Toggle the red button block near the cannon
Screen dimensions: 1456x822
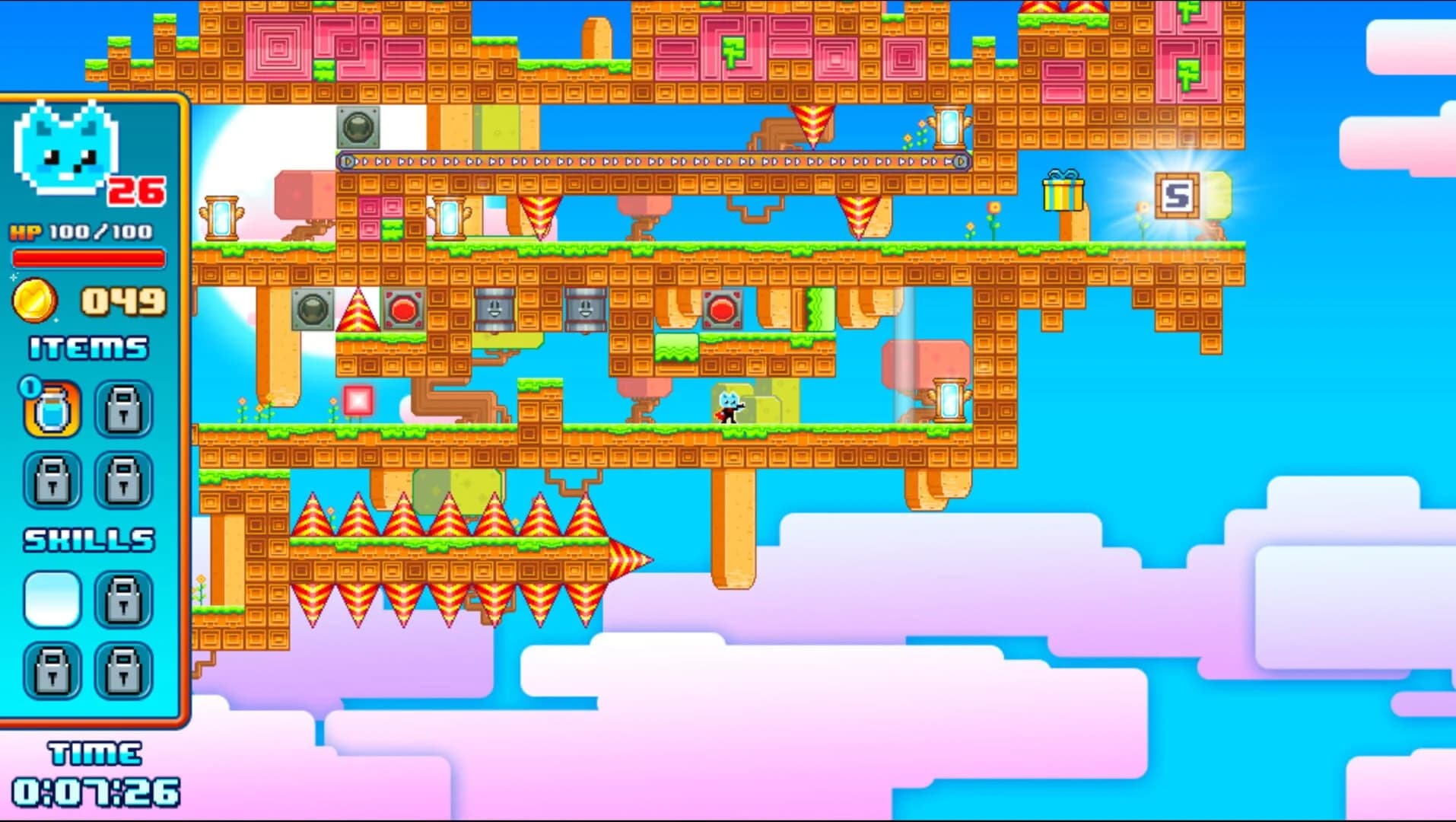723,311
